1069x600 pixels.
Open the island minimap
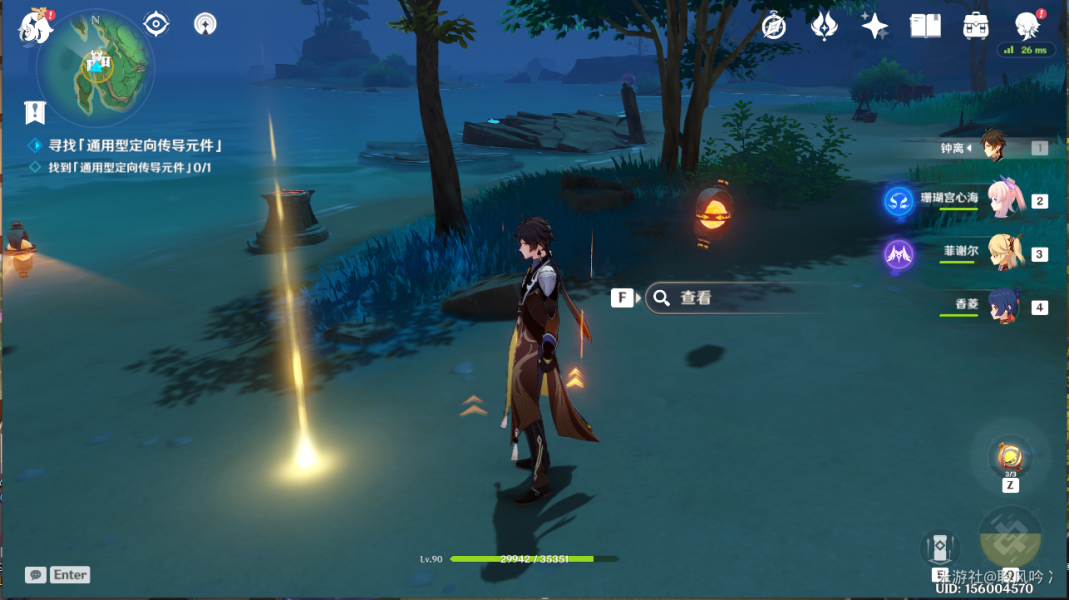coord(96,68)
